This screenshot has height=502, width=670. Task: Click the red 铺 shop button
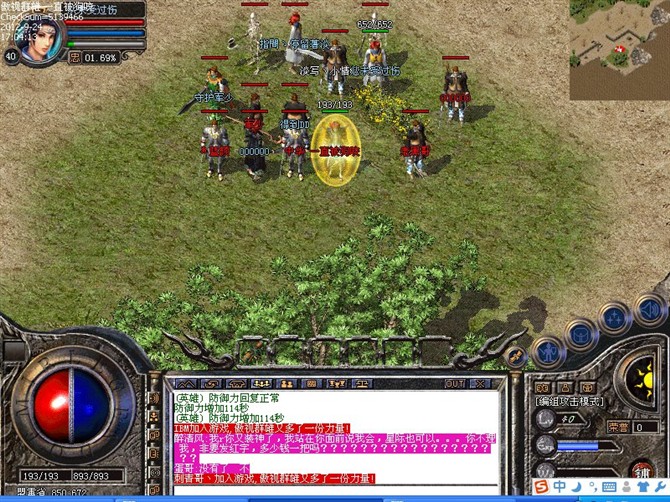(x=642, y=470)
